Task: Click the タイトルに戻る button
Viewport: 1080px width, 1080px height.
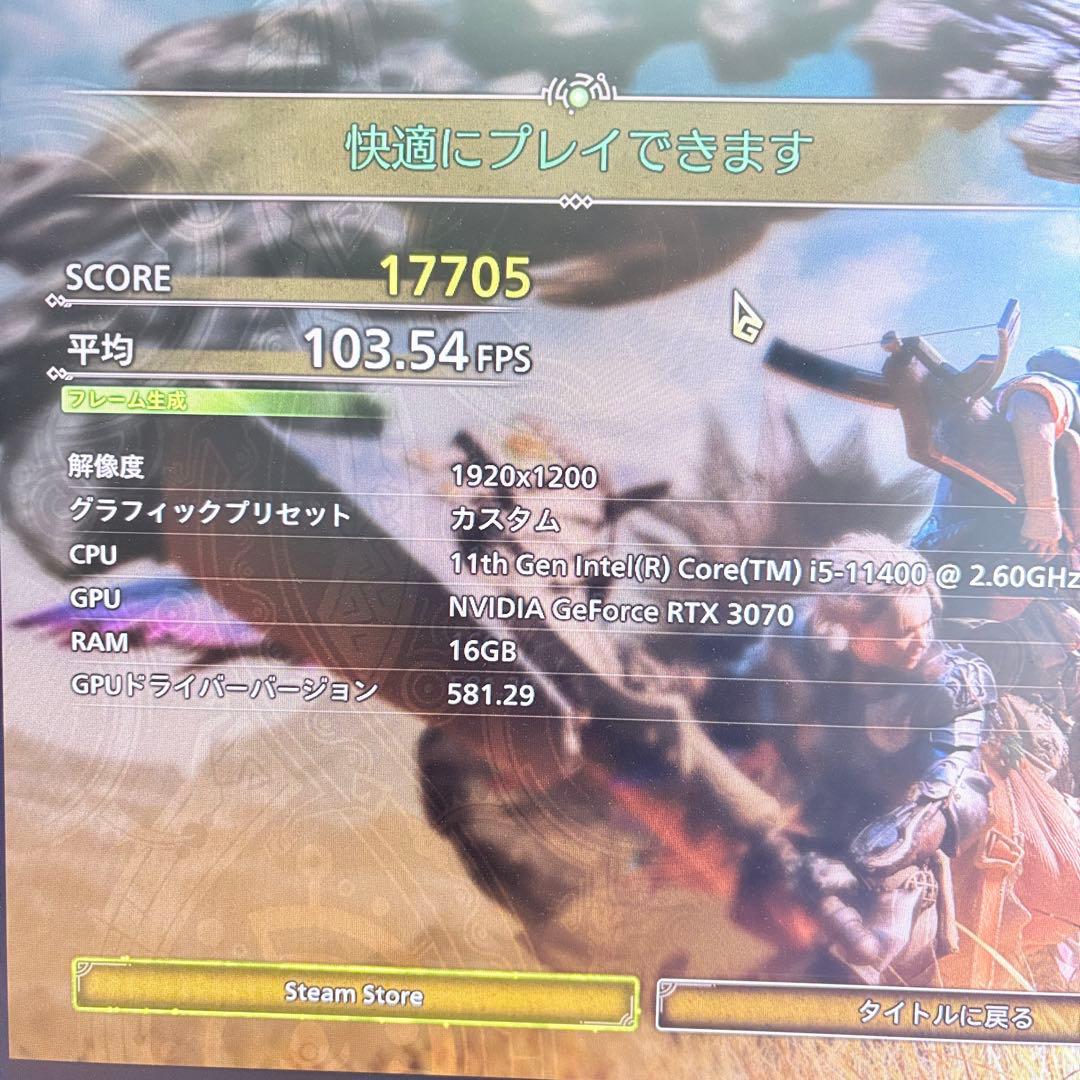Action: (900, 1012)
